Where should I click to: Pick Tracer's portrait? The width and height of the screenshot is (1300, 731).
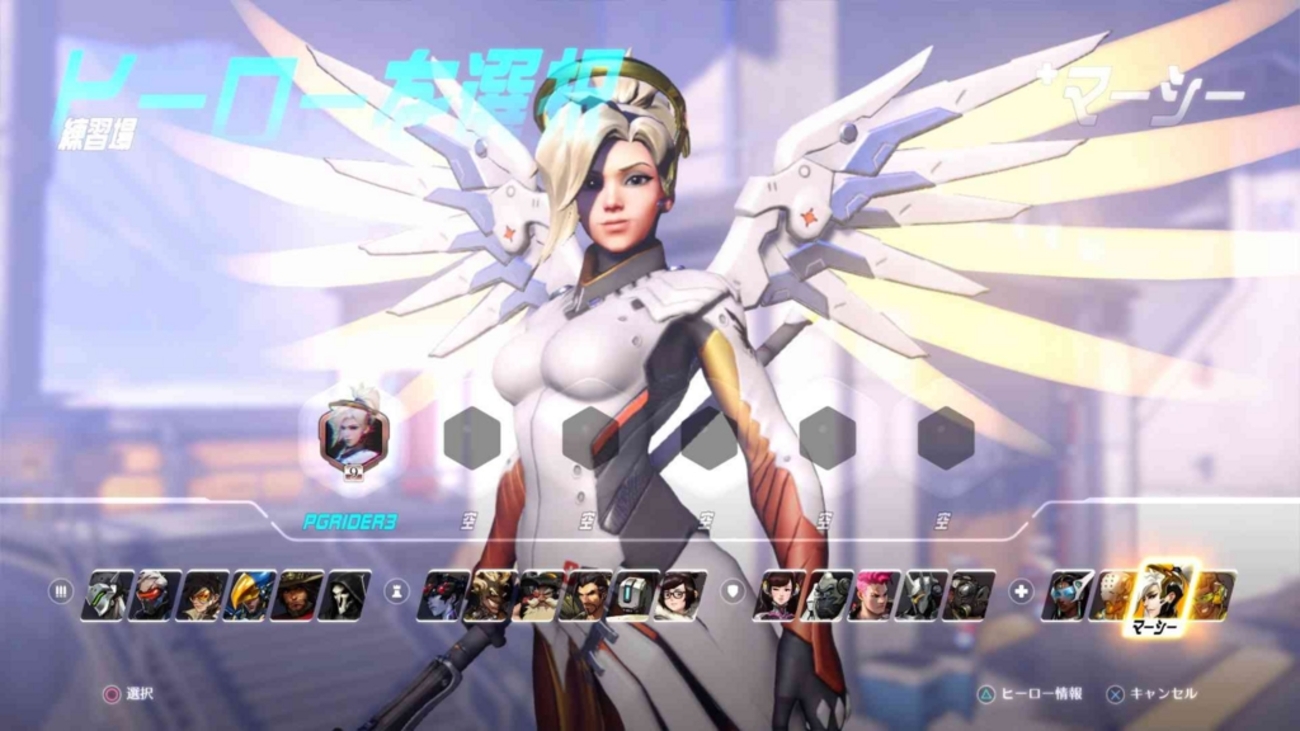click(x=202, y=595)
